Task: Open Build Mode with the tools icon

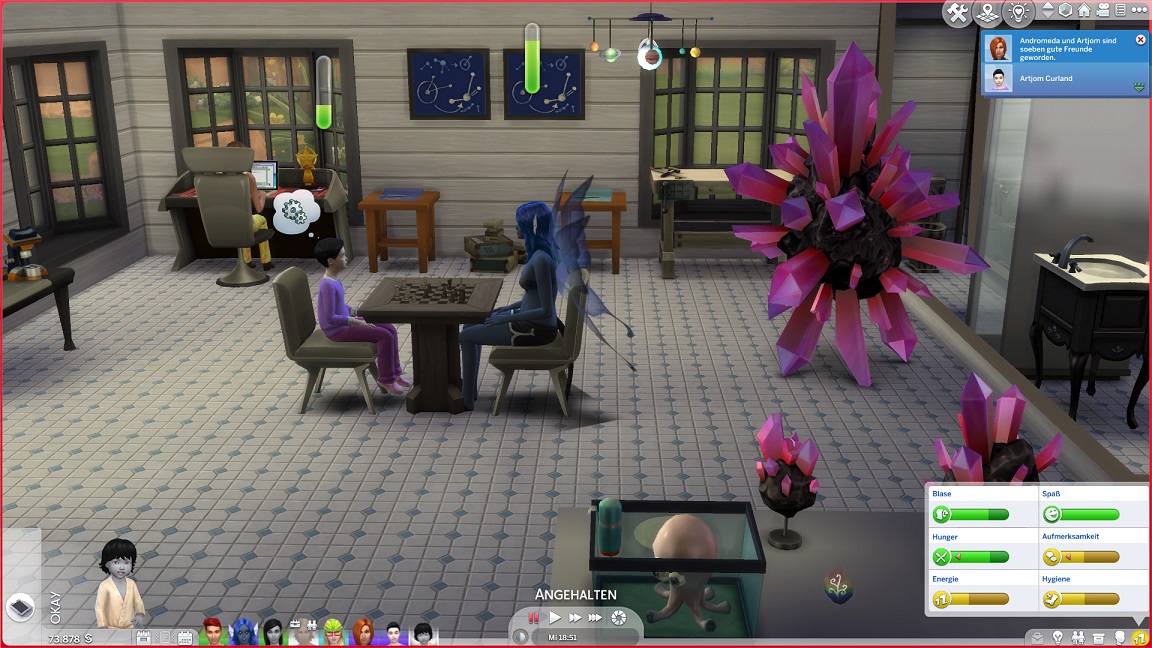Action: point(957,13)
